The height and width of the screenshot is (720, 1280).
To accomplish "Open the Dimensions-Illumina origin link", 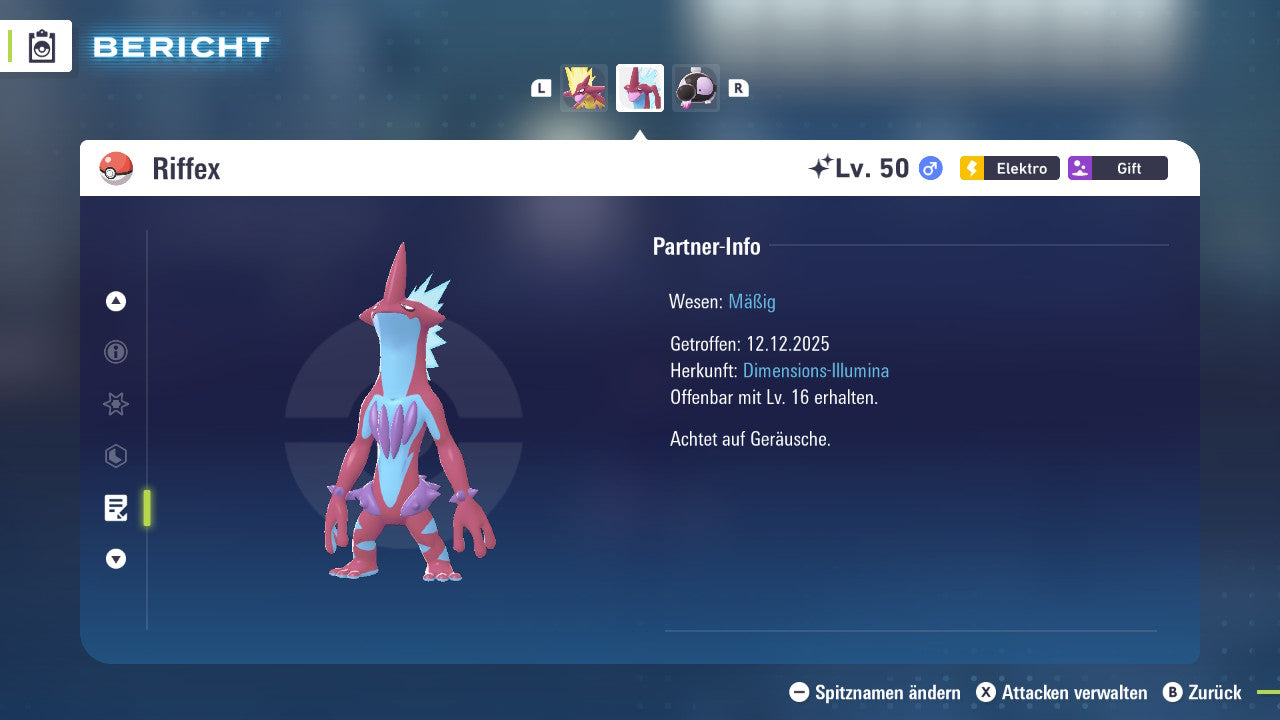I will pos(815,370).
